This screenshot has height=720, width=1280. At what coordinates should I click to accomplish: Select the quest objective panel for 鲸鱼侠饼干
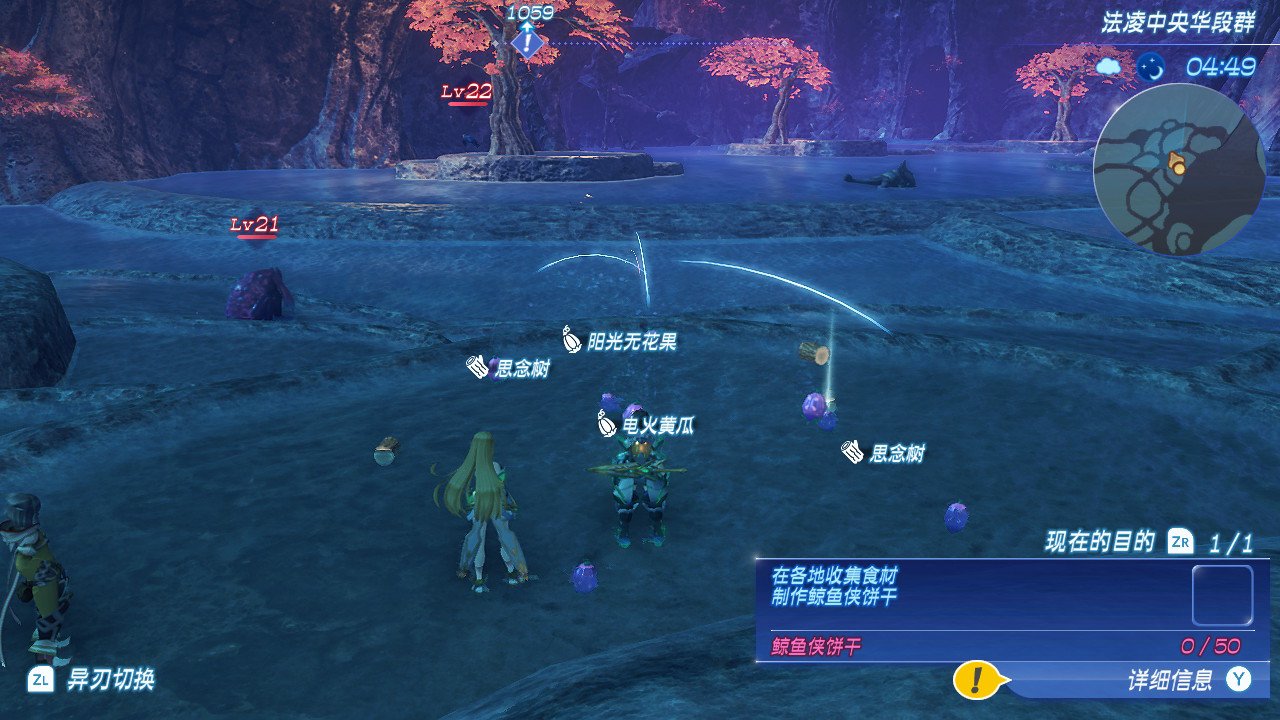(1011, 609)
